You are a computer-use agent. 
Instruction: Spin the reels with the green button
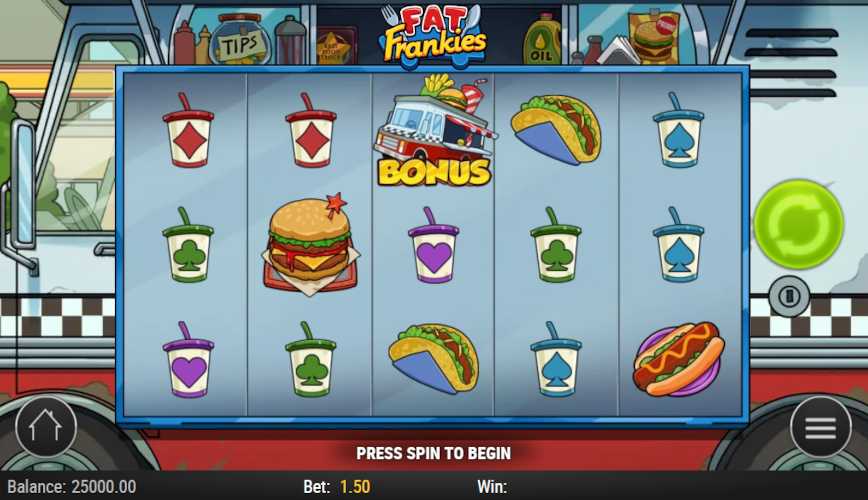798,224
